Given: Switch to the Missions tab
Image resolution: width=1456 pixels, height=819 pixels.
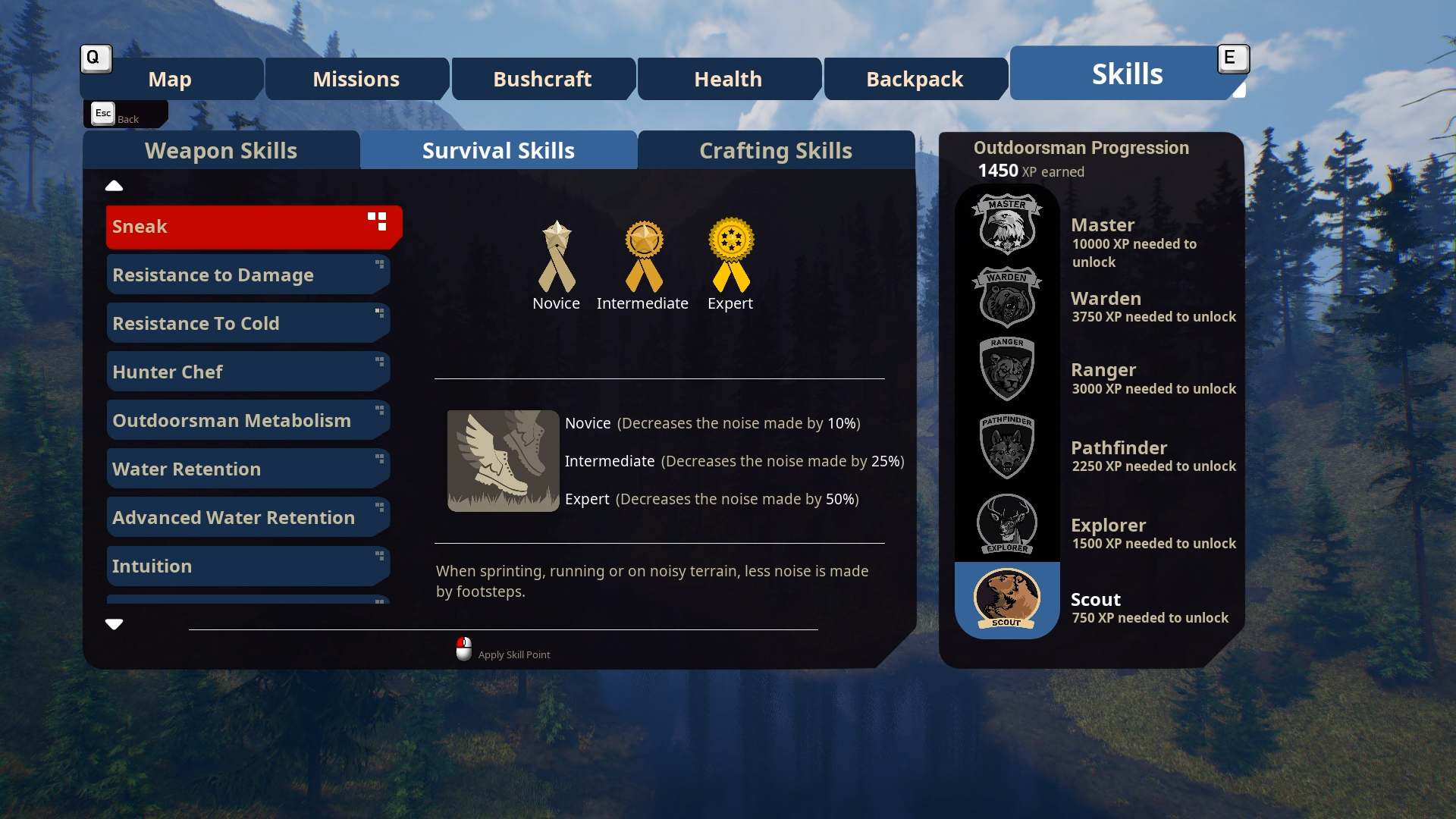Looking at the screenshot, I should tap(356, 79).
